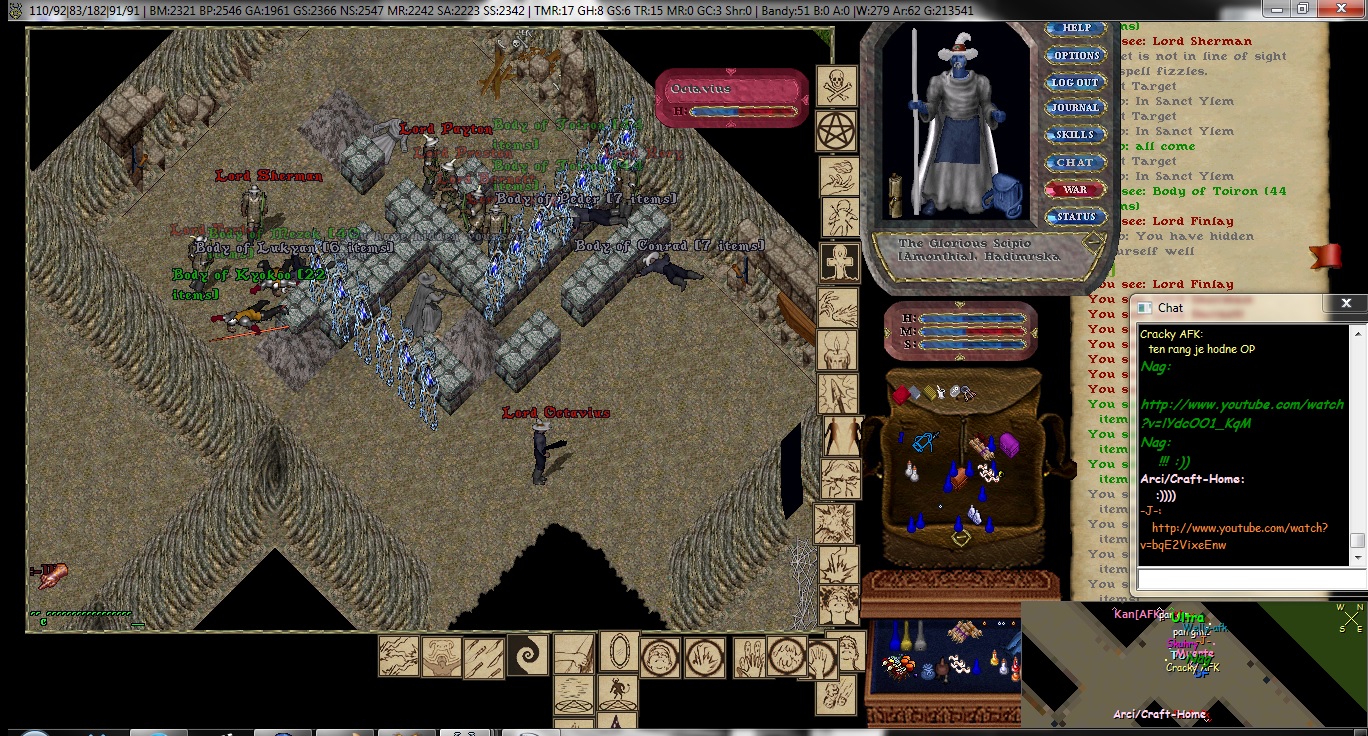1368x736 pixels.
Task: Open the Options menu
Action: 1076,56
